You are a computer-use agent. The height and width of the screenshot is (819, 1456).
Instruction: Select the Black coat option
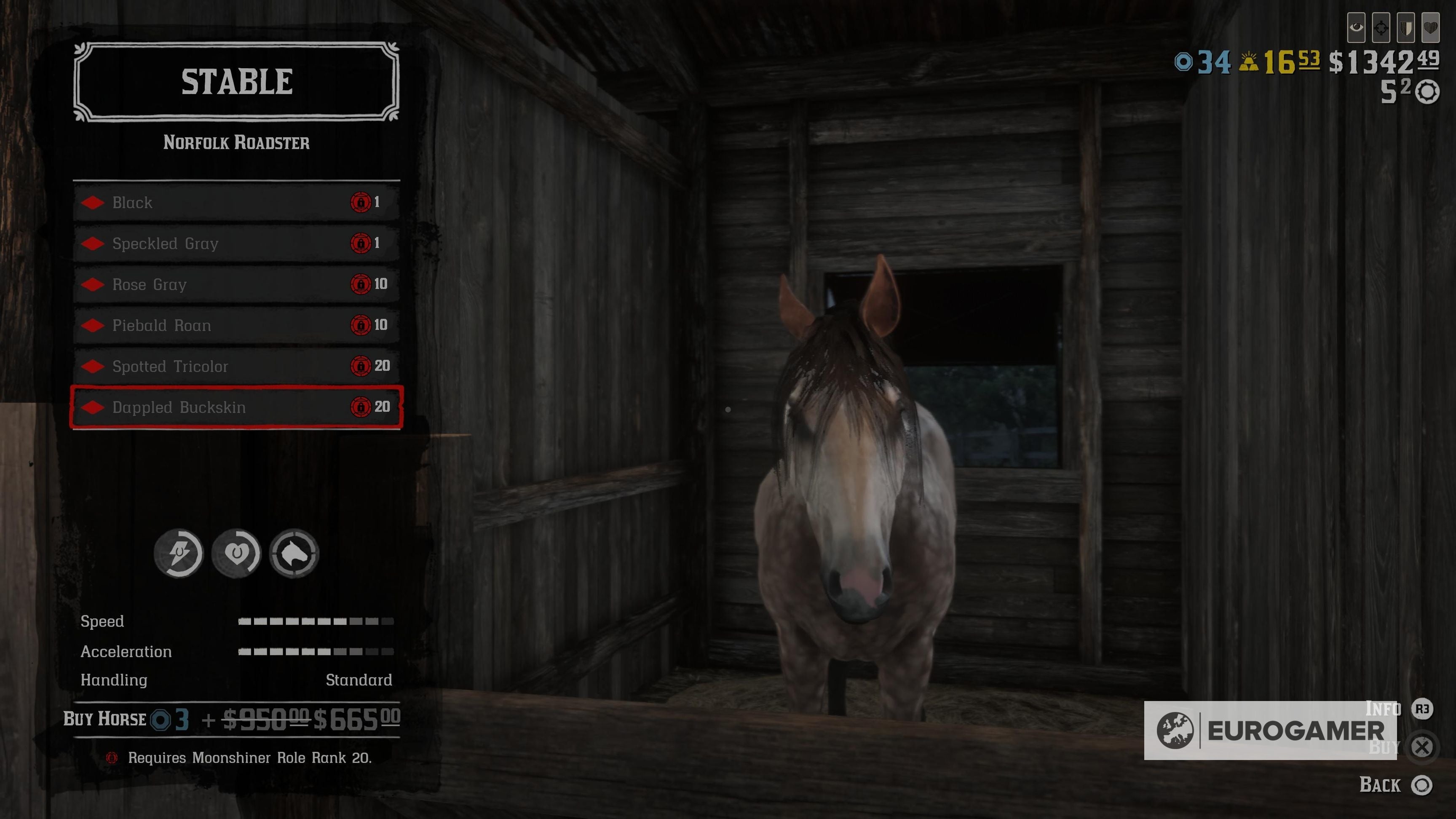226,202
